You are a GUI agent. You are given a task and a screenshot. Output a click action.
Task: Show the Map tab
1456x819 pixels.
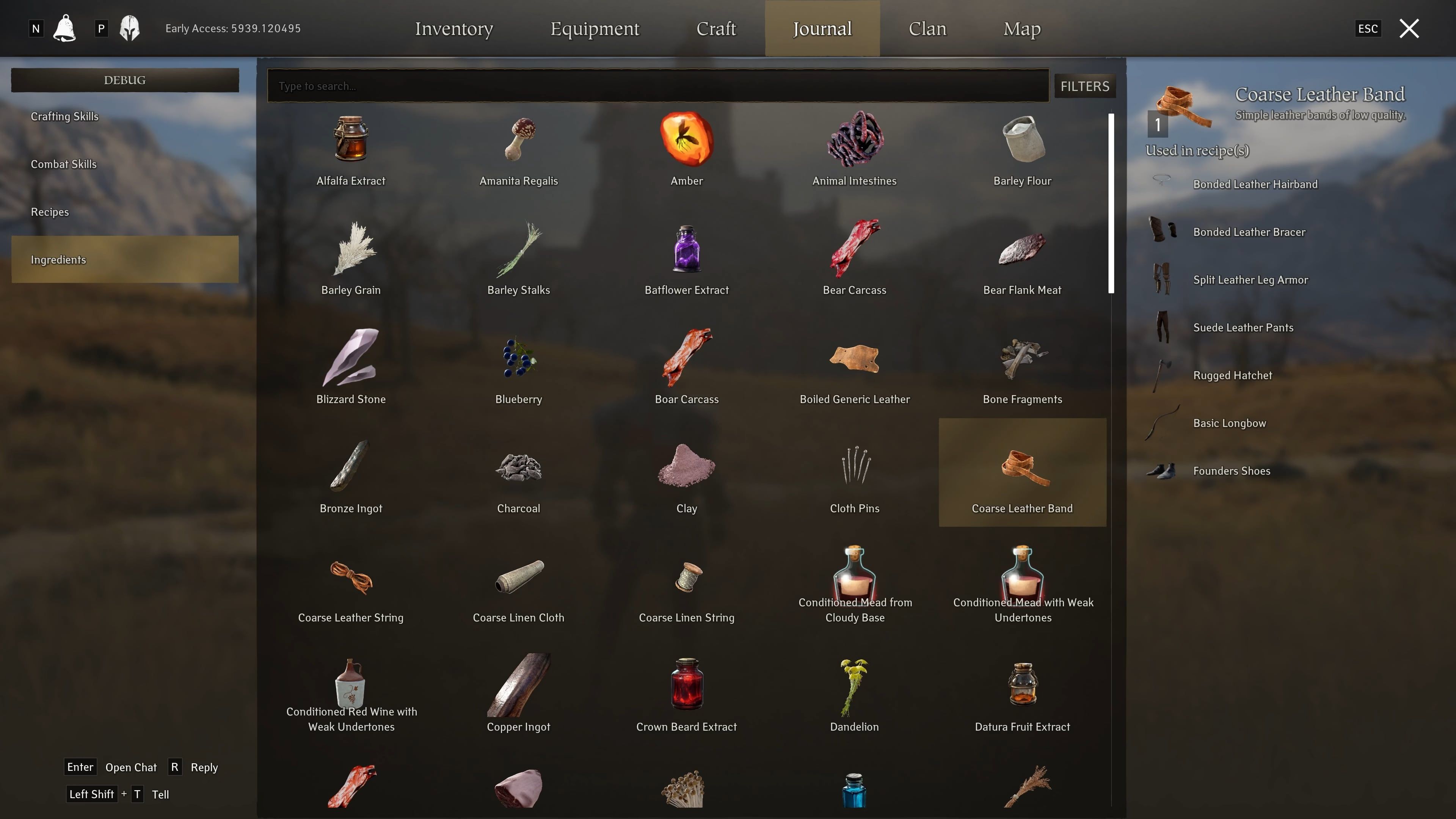coord(1021,28)
